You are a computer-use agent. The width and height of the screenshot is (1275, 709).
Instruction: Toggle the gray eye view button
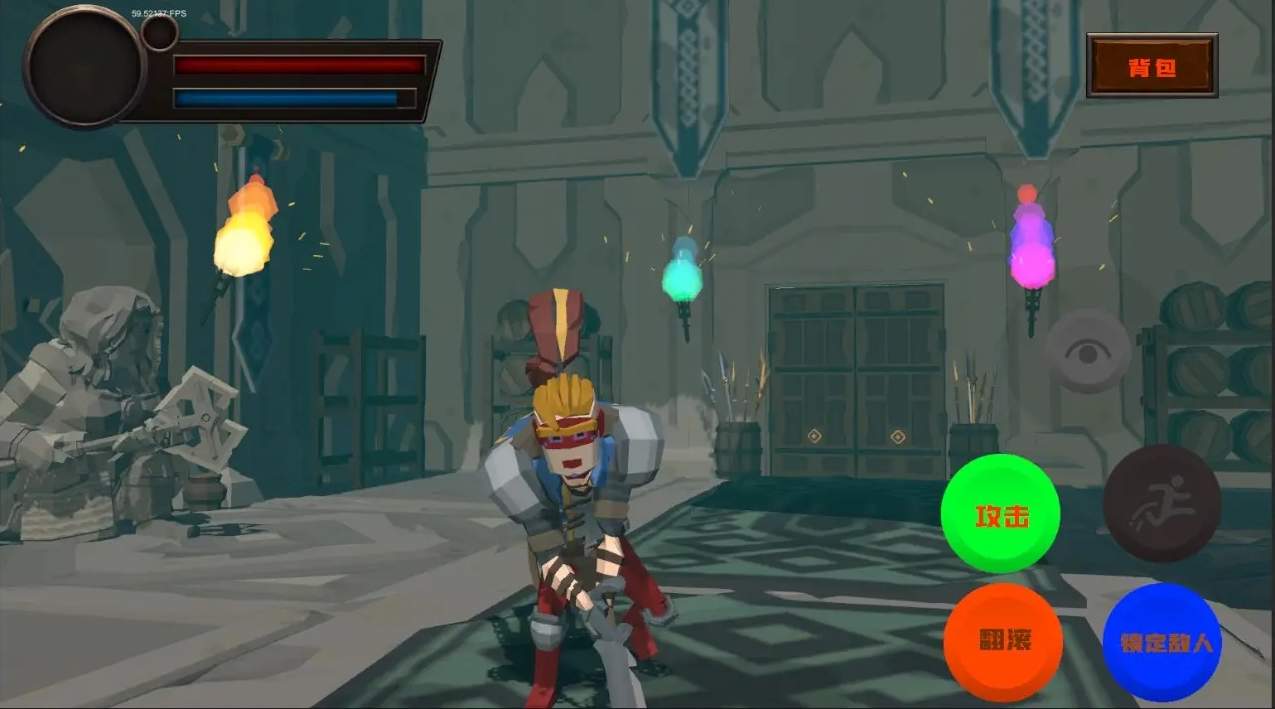tap(1087, 351)
